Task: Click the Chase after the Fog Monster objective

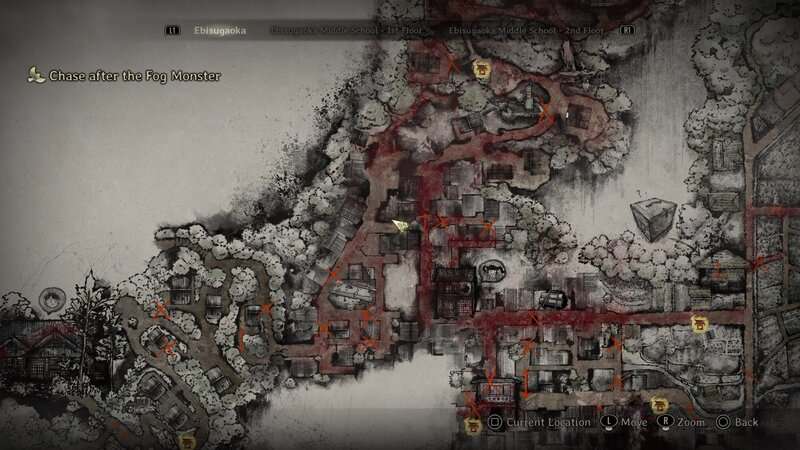Action: tap(134, 75)
